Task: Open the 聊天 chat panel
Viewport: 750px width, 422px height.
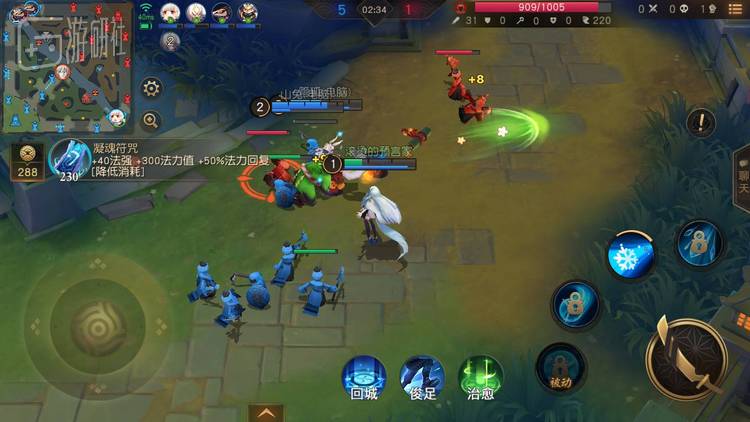Action: (742, 177)
